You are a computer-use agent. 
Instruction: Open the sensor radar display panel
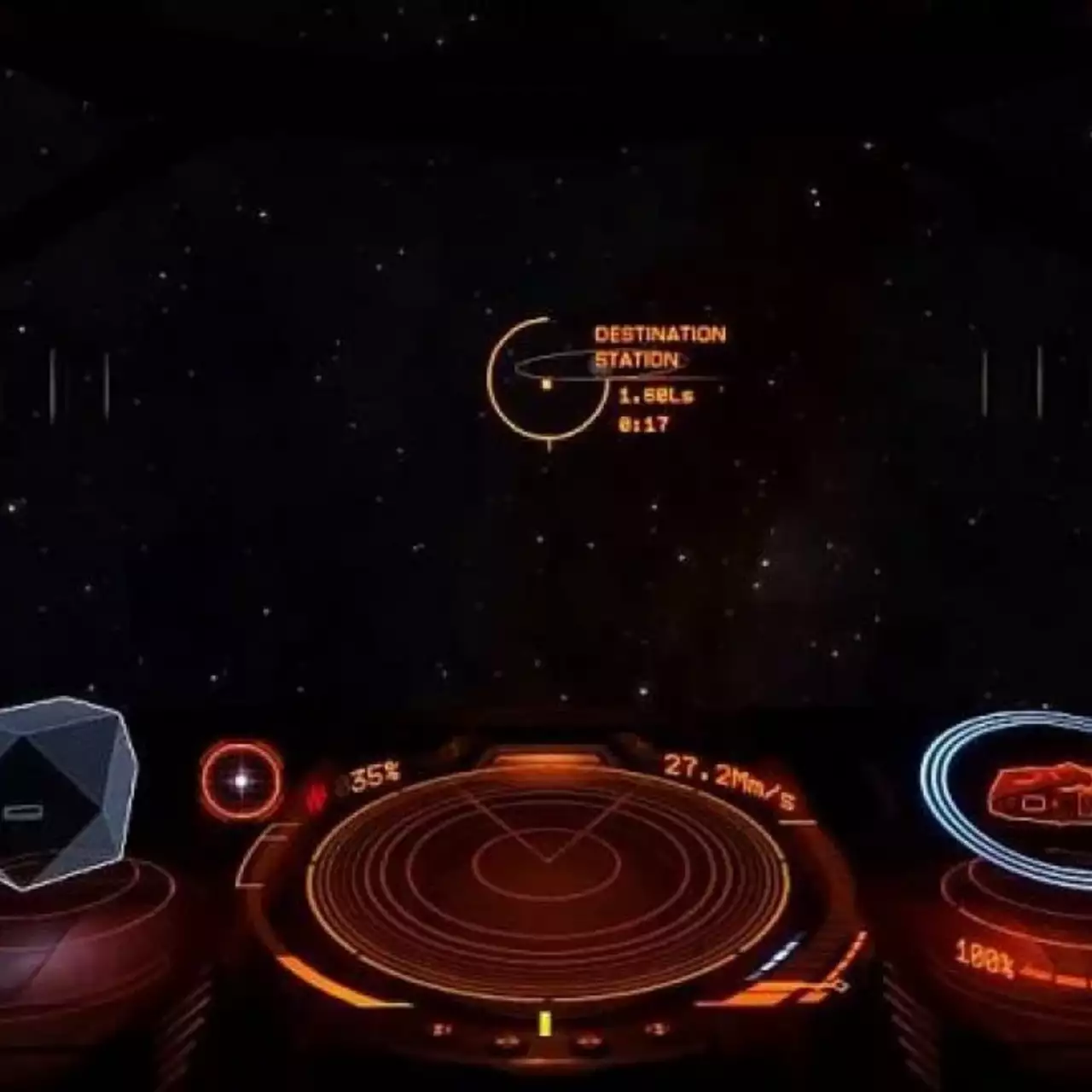546,887
